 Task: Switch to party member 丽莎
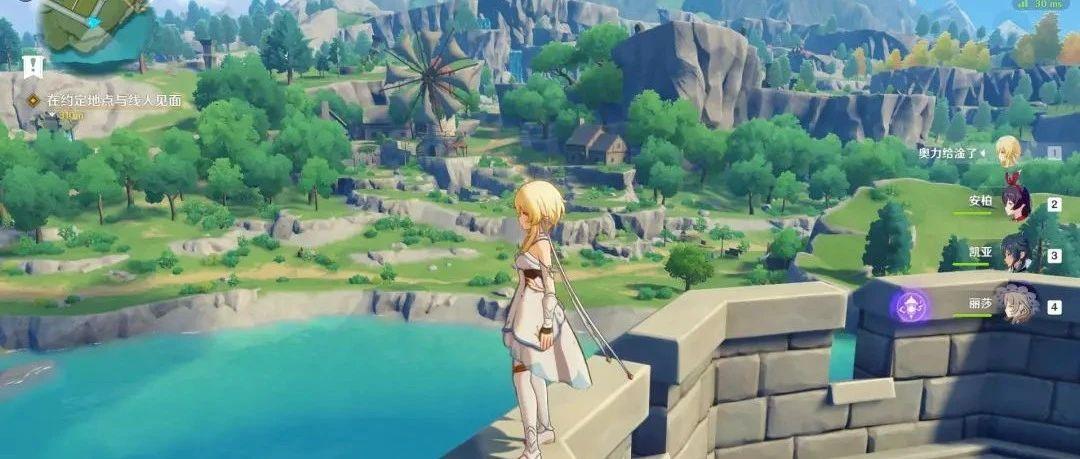[1017, 305]
